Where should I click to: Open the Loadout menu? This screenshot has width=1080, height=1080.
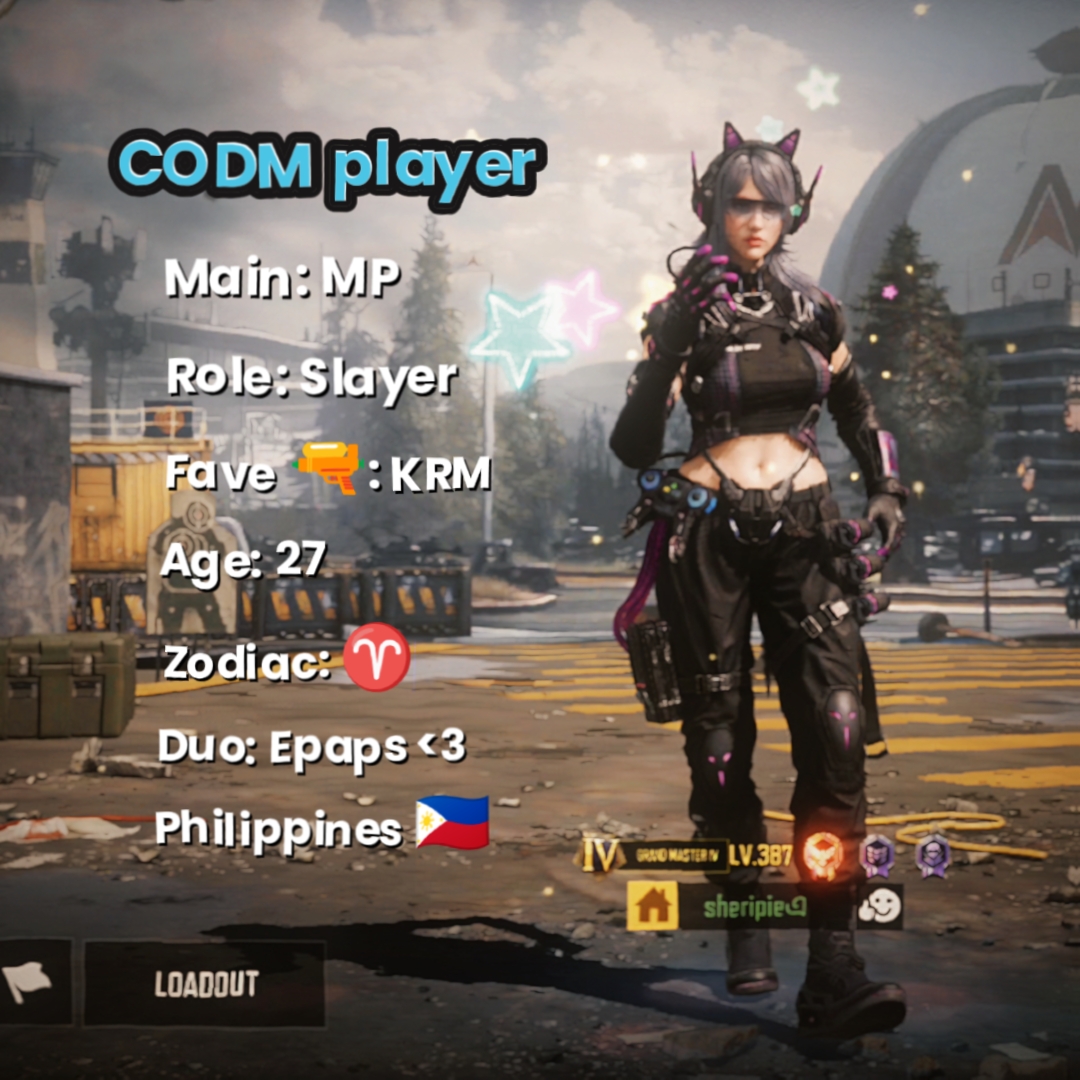[x=205, y=983]
